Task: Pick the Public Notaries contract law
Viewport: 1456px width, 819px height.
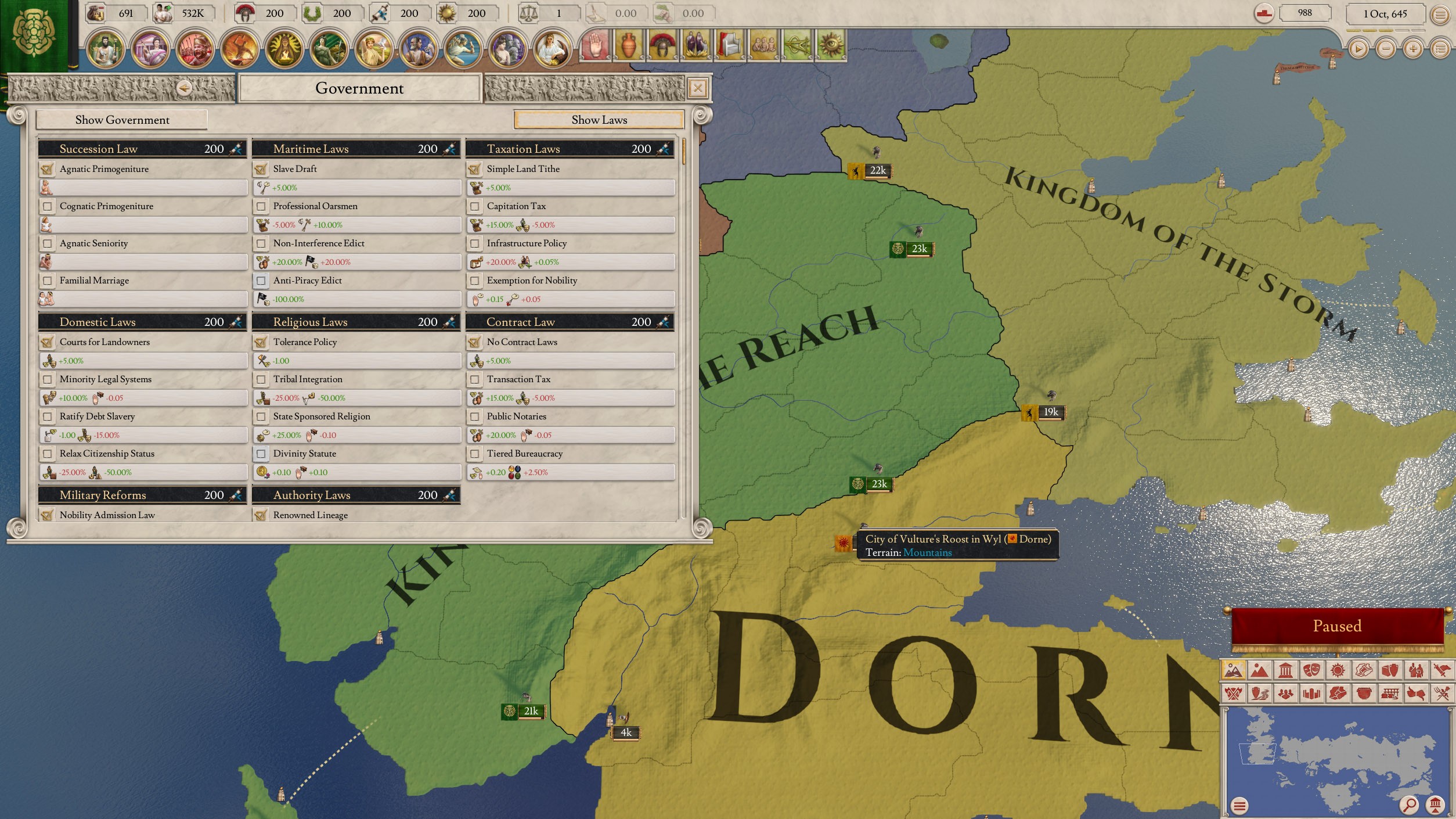Action: pos(475,416)
